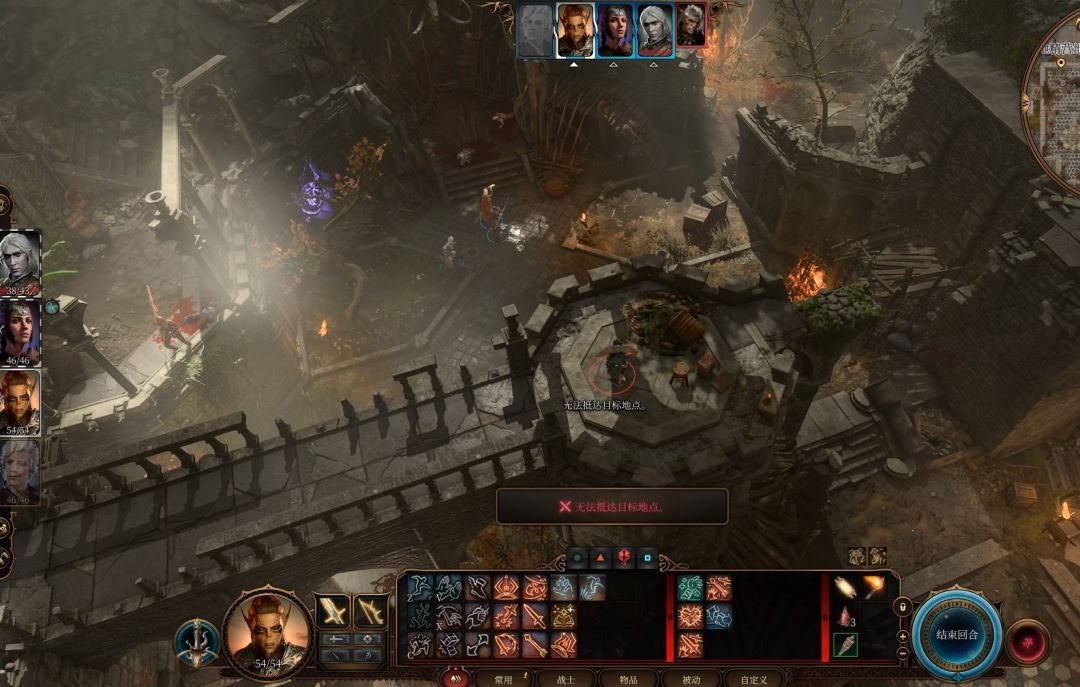The image size is (1080, 687).
Task: Switch to the 自定义 hotbar tab
Action: tap(753, 679)
